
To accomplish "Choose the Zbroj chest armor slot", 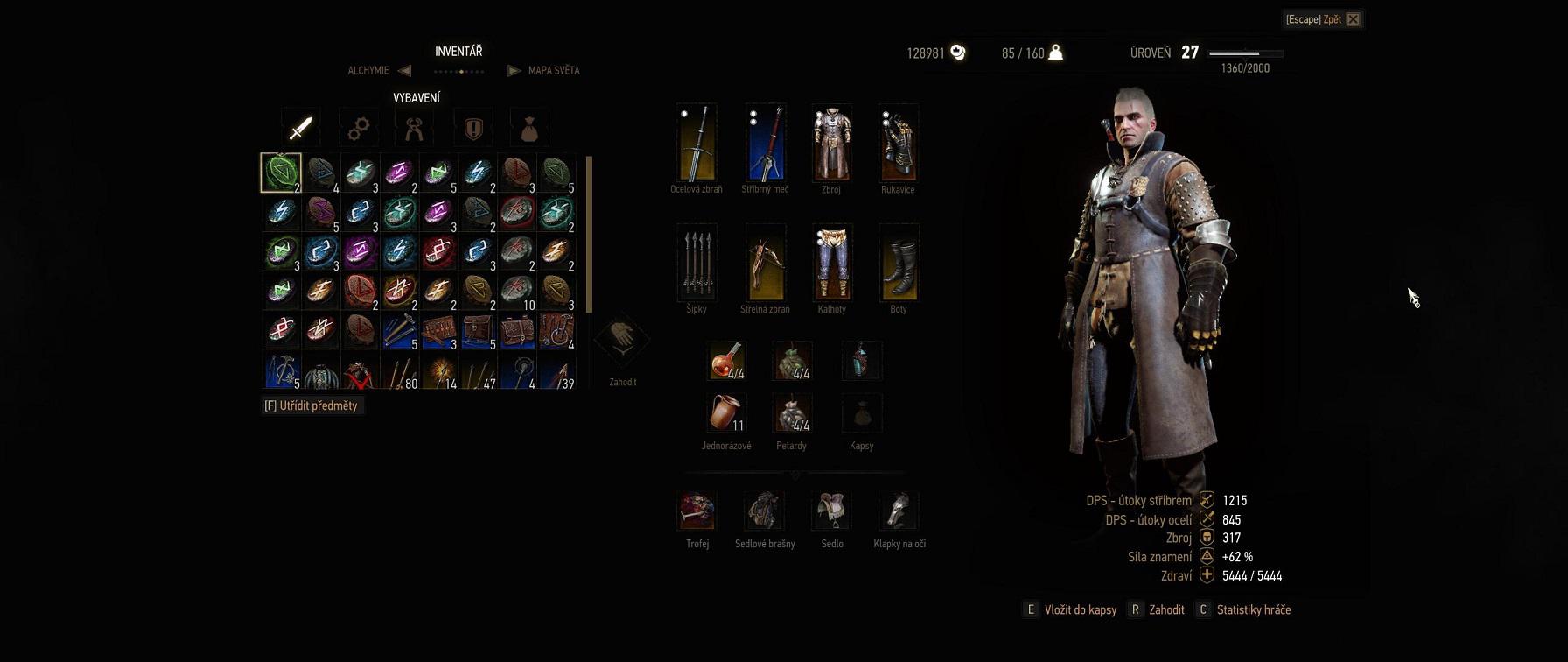I will pos(831,143).
